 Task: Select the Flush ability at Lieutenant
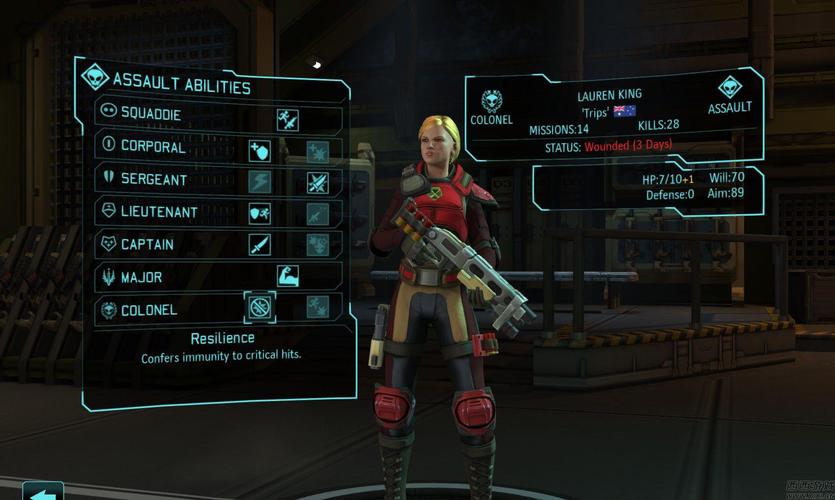click(x=260, y=214)
